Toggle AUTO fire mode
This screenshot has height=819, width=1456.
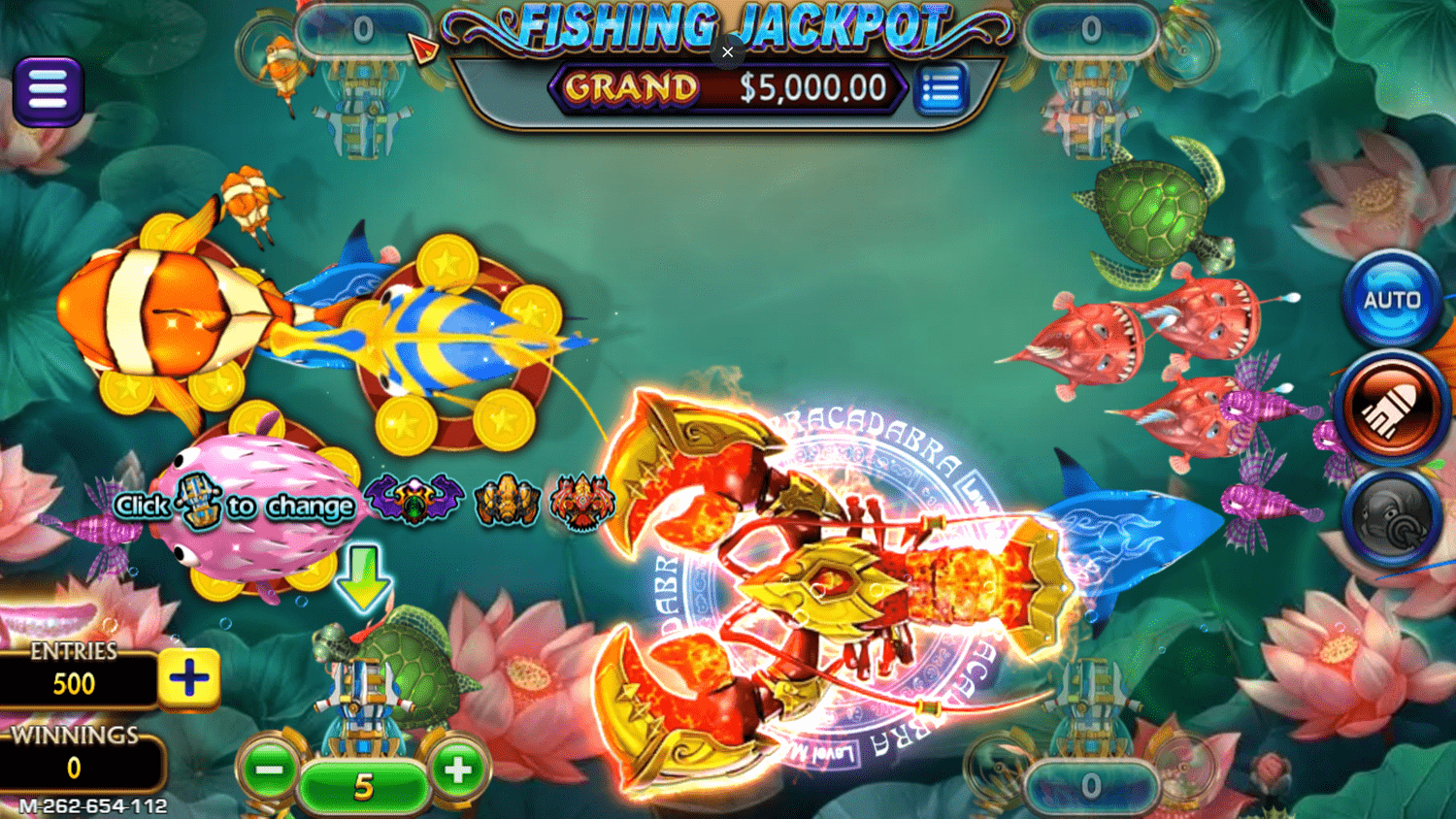[x=1391, y=300]
